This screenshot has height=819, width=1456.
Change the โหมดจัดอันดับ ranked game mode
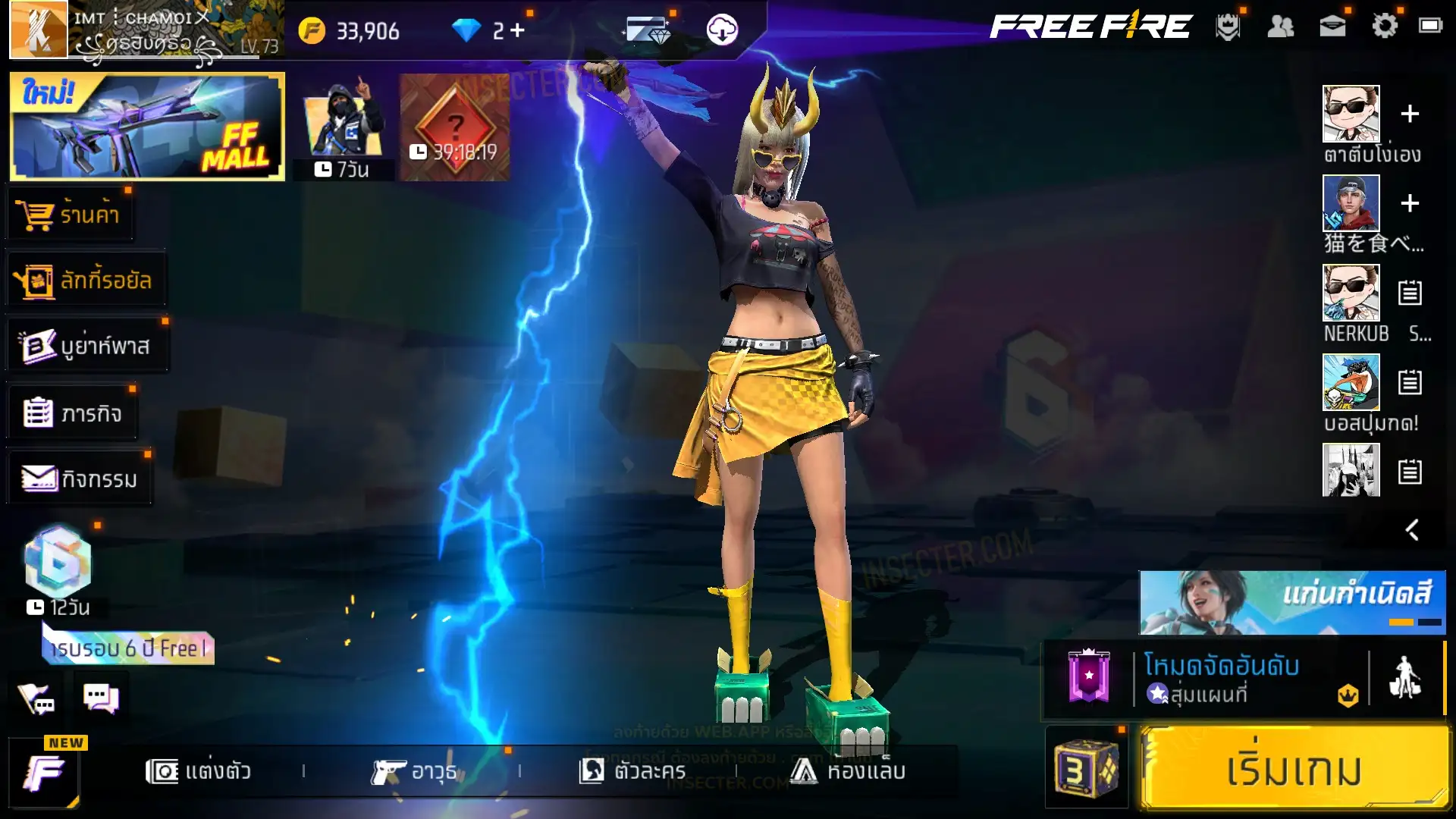(1221, 679)
